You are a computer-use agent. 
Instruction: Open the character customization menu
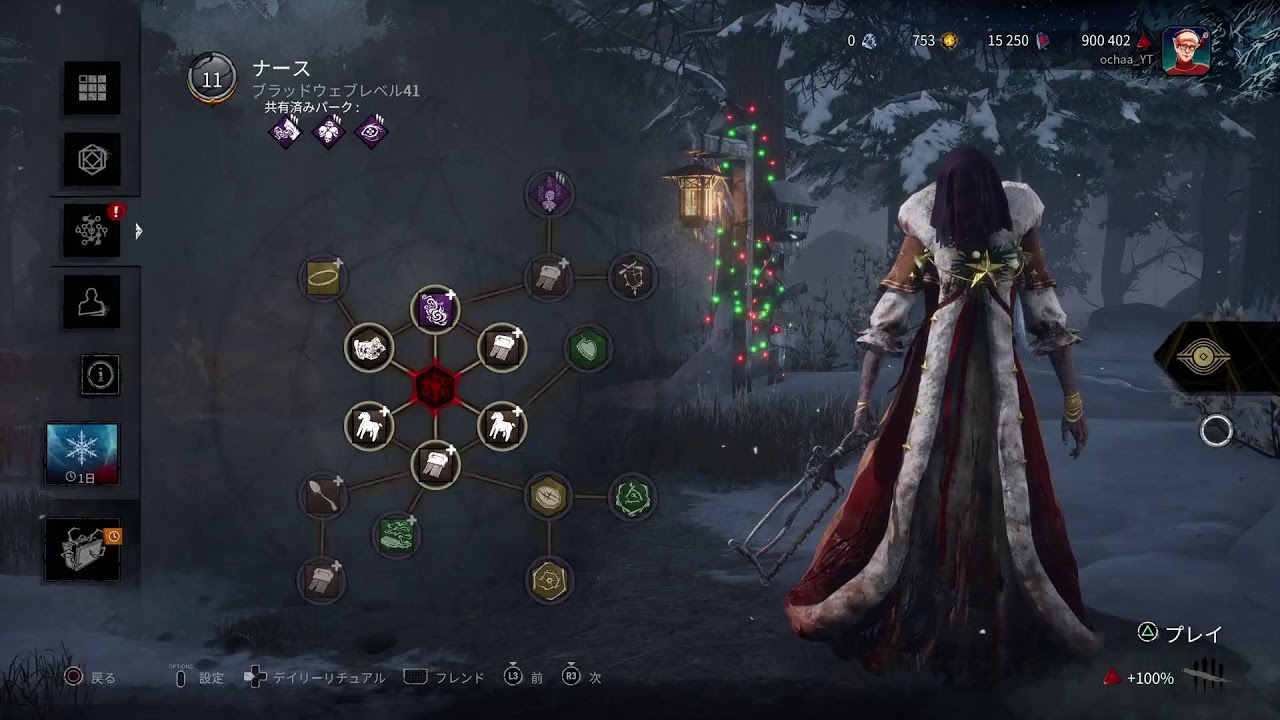92,160
